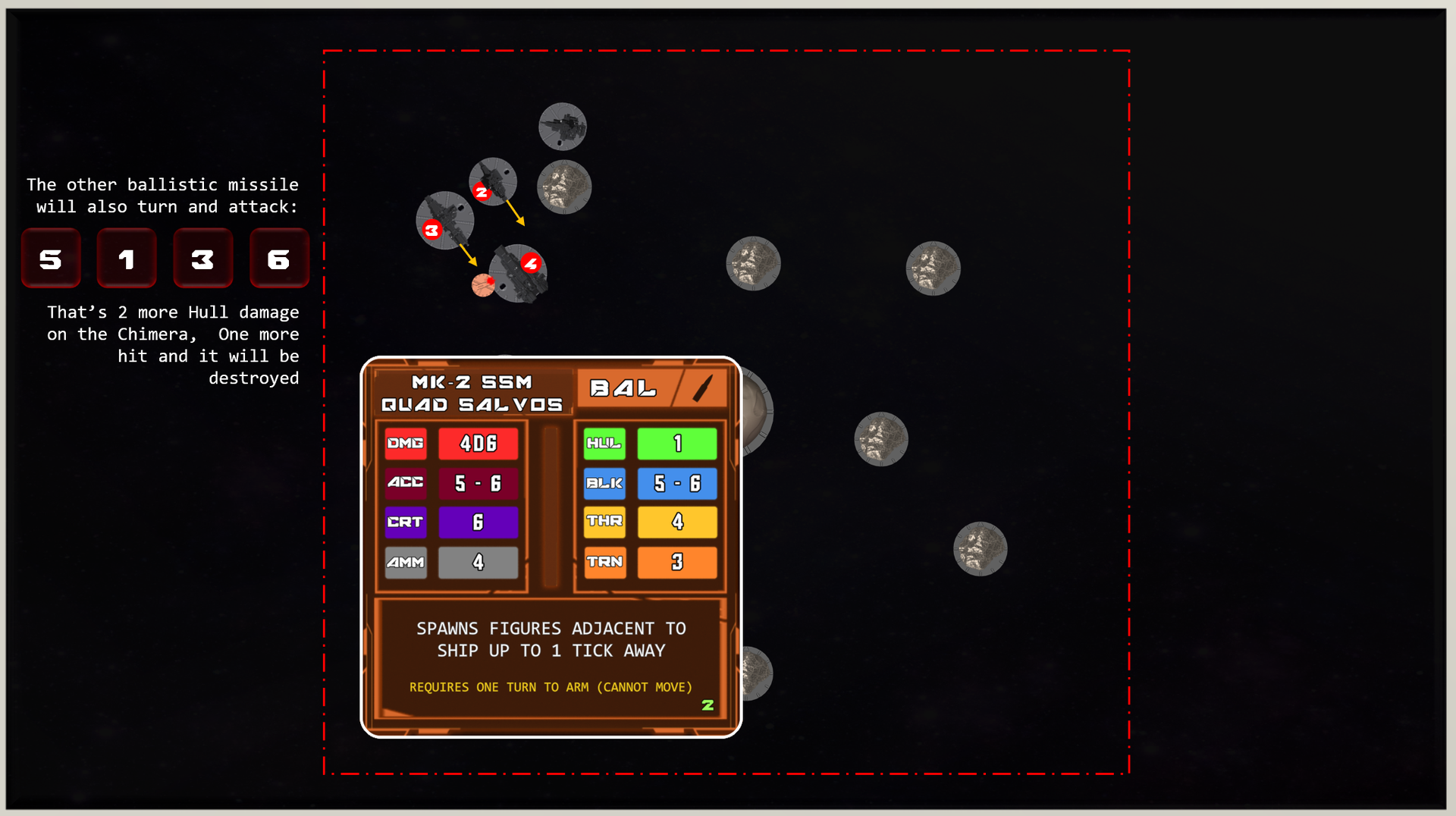
Task: Select the MK-2 SSM Quad Salvos card
Action: coord(551,546)
